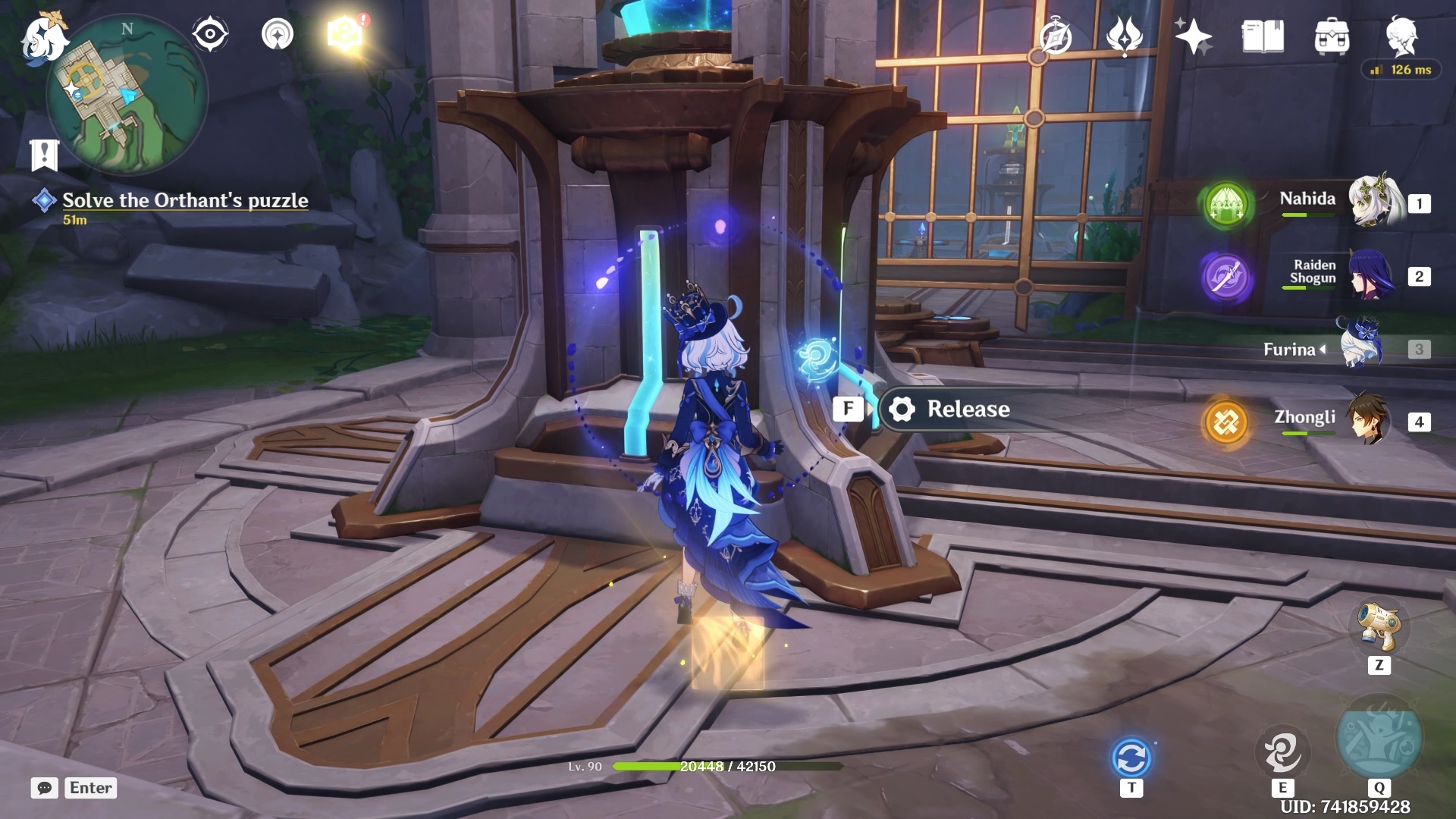Activate Furina's elemental skill
1456x819 pixels.
(x=1282, y=752)
